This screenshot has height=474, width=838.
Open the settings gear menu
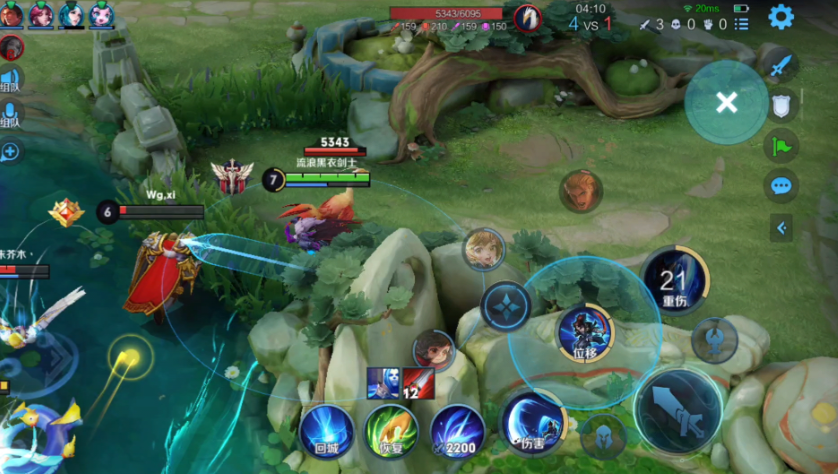tap(780, 17)
